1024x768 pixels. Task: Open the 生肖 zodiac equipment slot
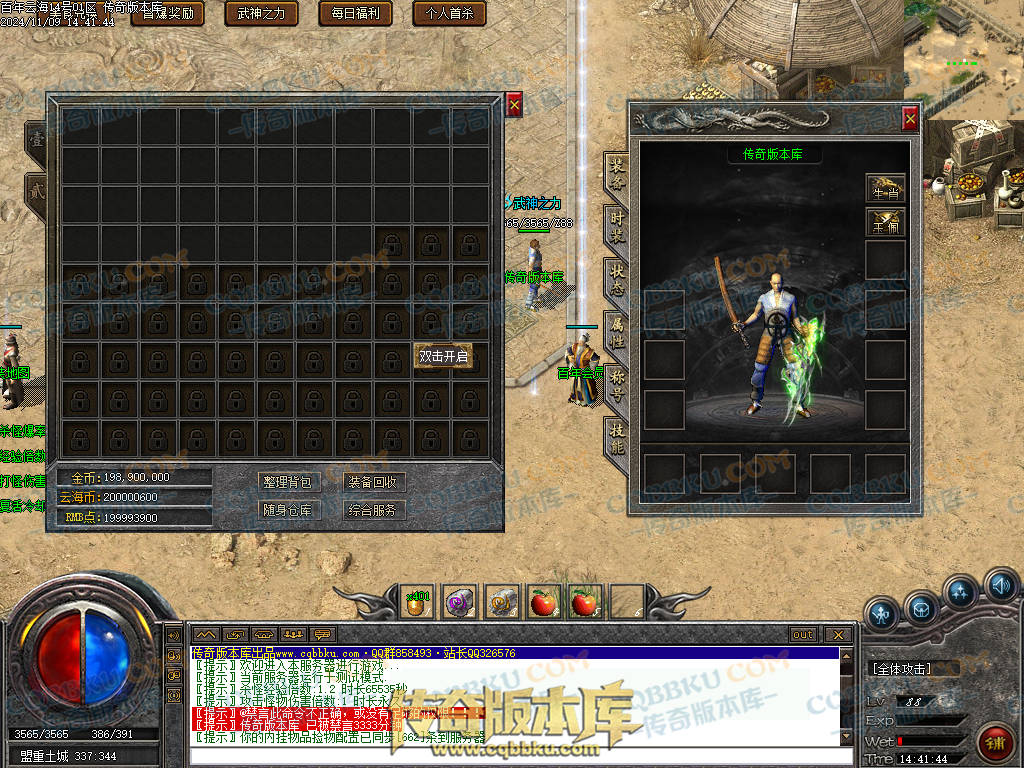coord(885,189)
